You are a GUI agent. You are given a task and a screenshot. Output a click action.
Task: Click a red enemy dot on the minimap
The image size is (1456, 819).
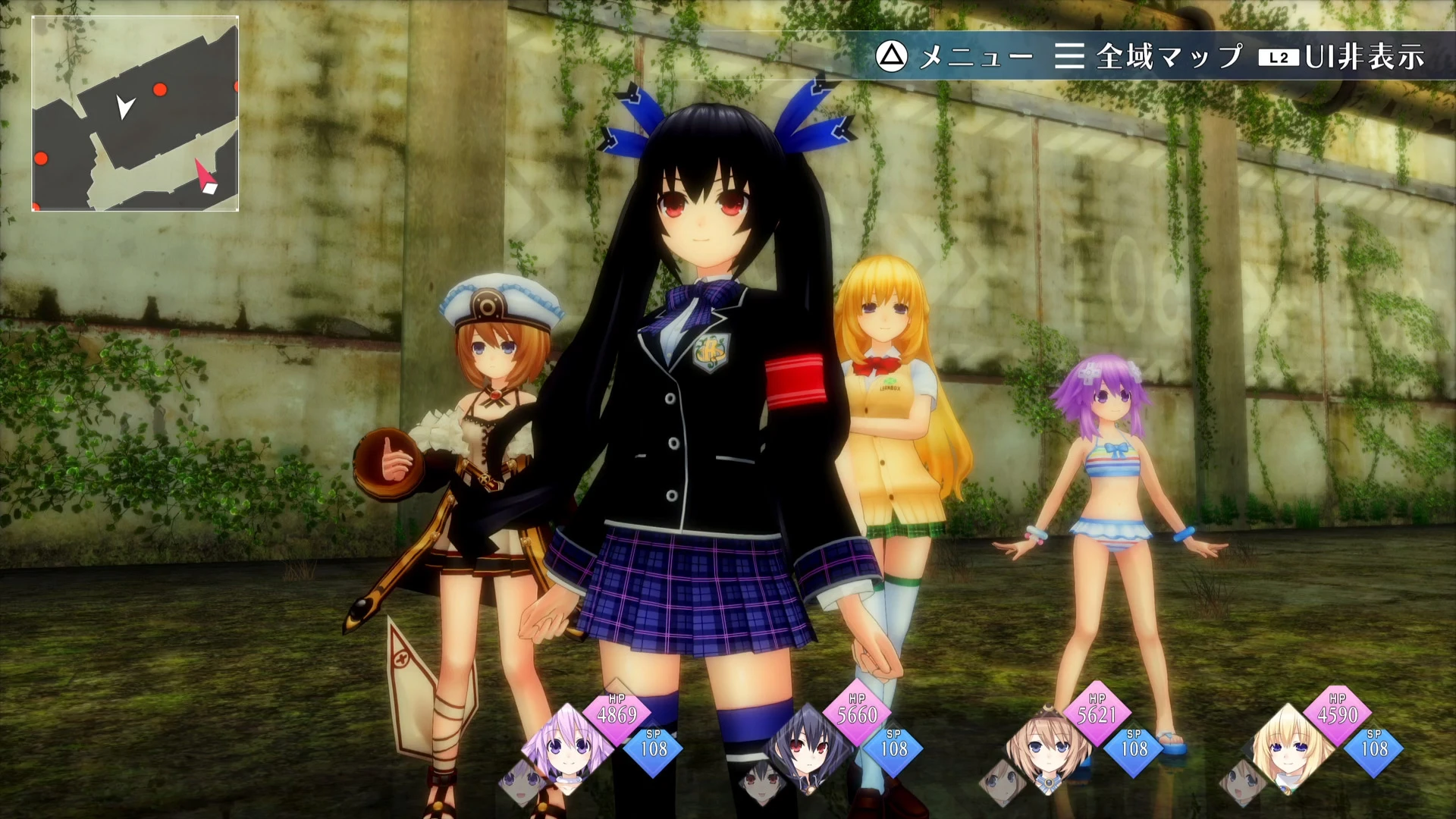tap(158, 89)
